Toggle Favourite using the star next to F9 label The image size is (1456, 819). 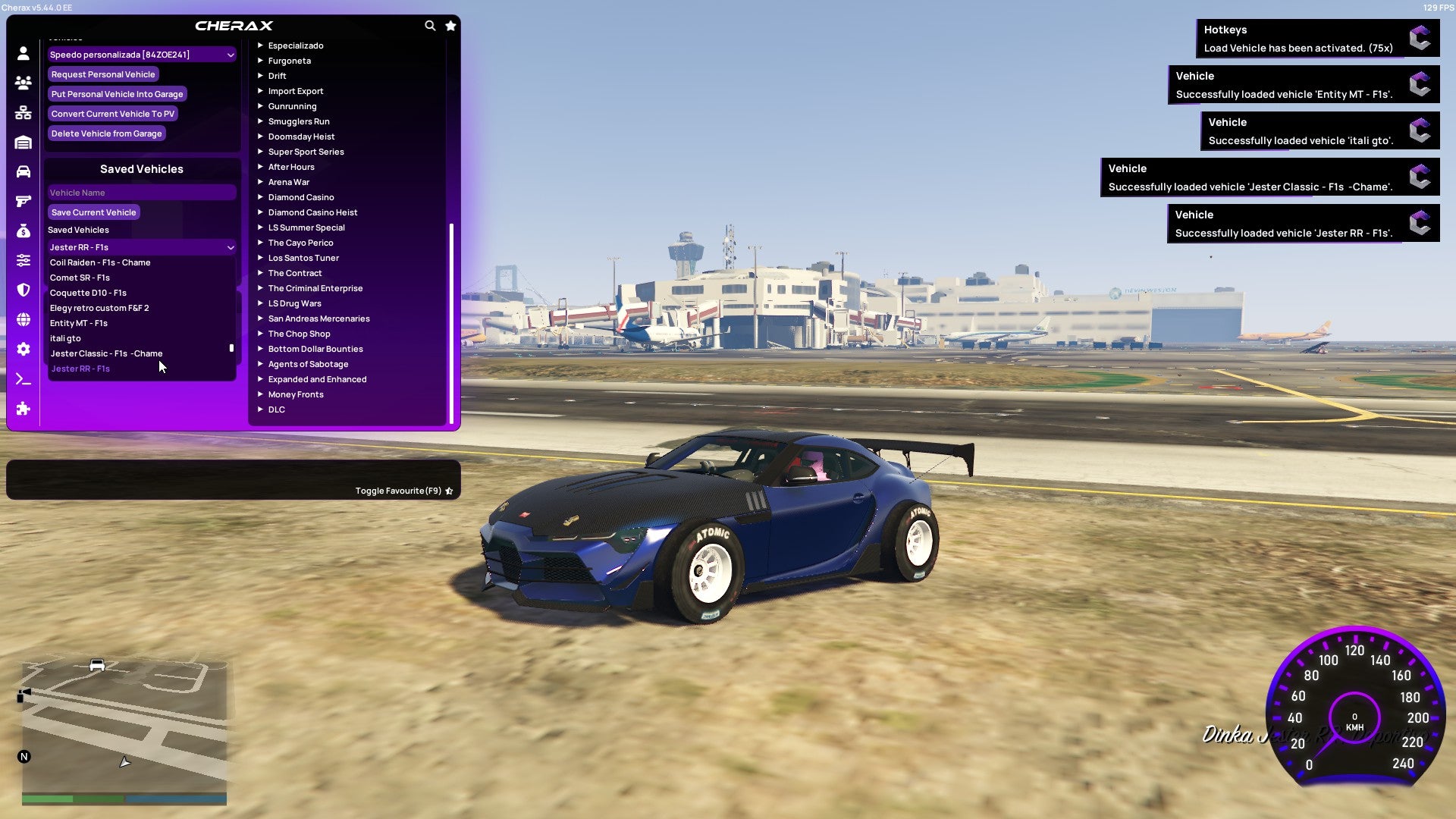coord(449,490)
